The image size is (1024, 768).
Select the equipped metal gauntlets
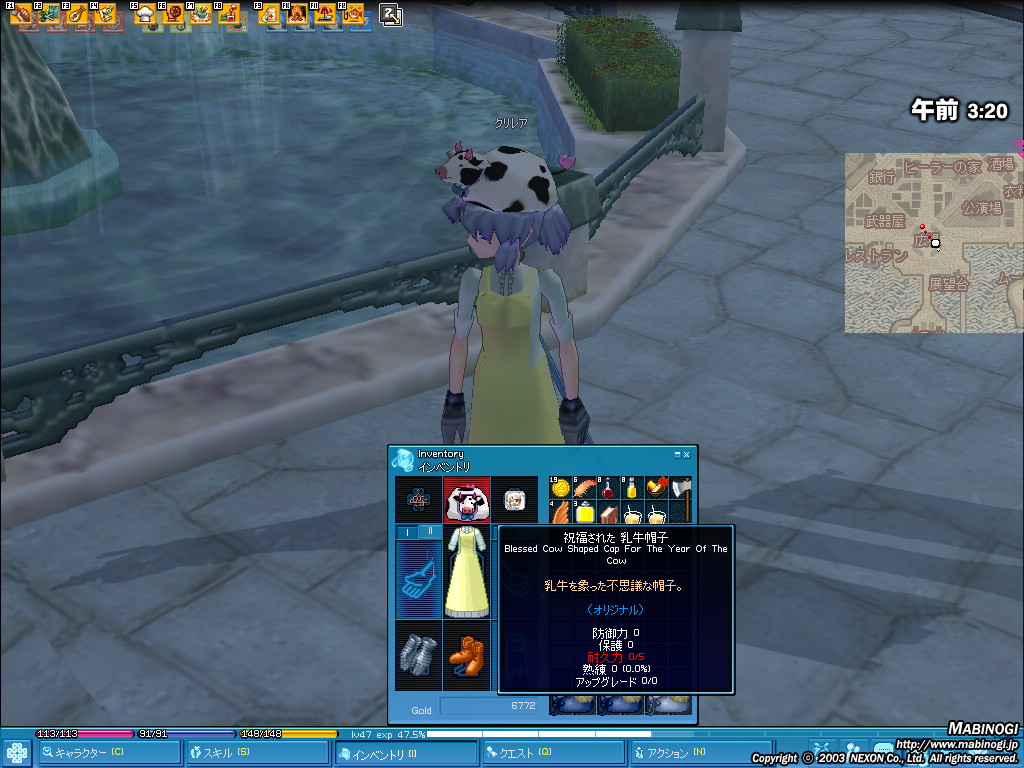click(x=419, y=655)
